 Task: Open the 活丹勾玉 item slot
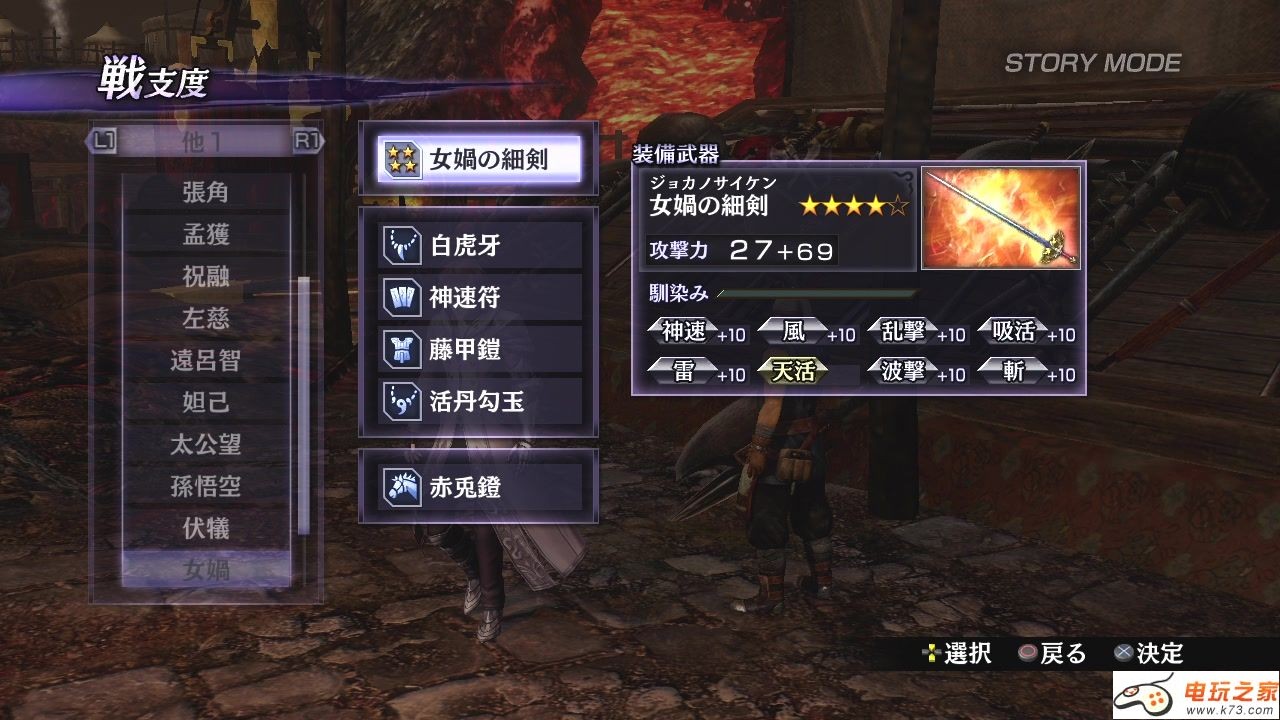pos(479,402)
